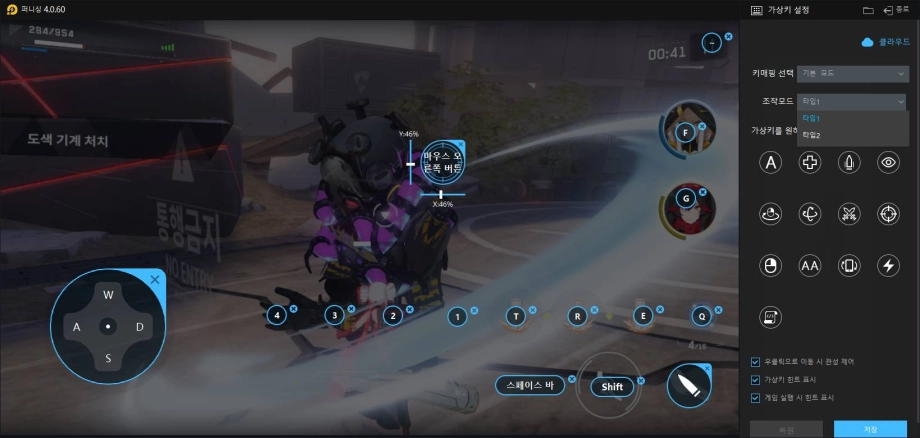Screen dimensions: 920x438
Task: Pick the lightning bolt virtual key tool
Action: pos(888,265)
